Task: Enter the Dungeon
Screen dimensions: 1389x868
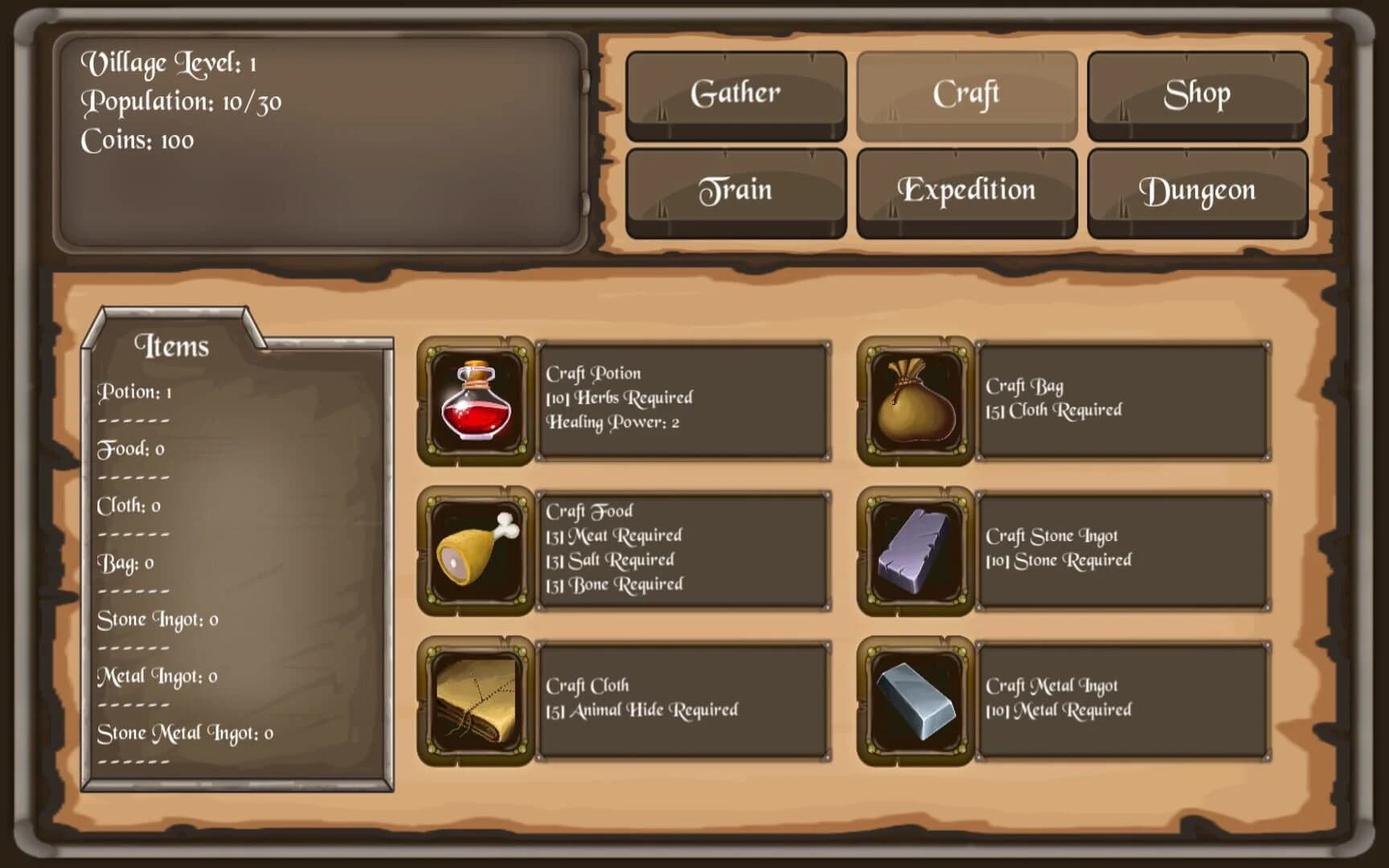Action: [x=1197, y=190]
